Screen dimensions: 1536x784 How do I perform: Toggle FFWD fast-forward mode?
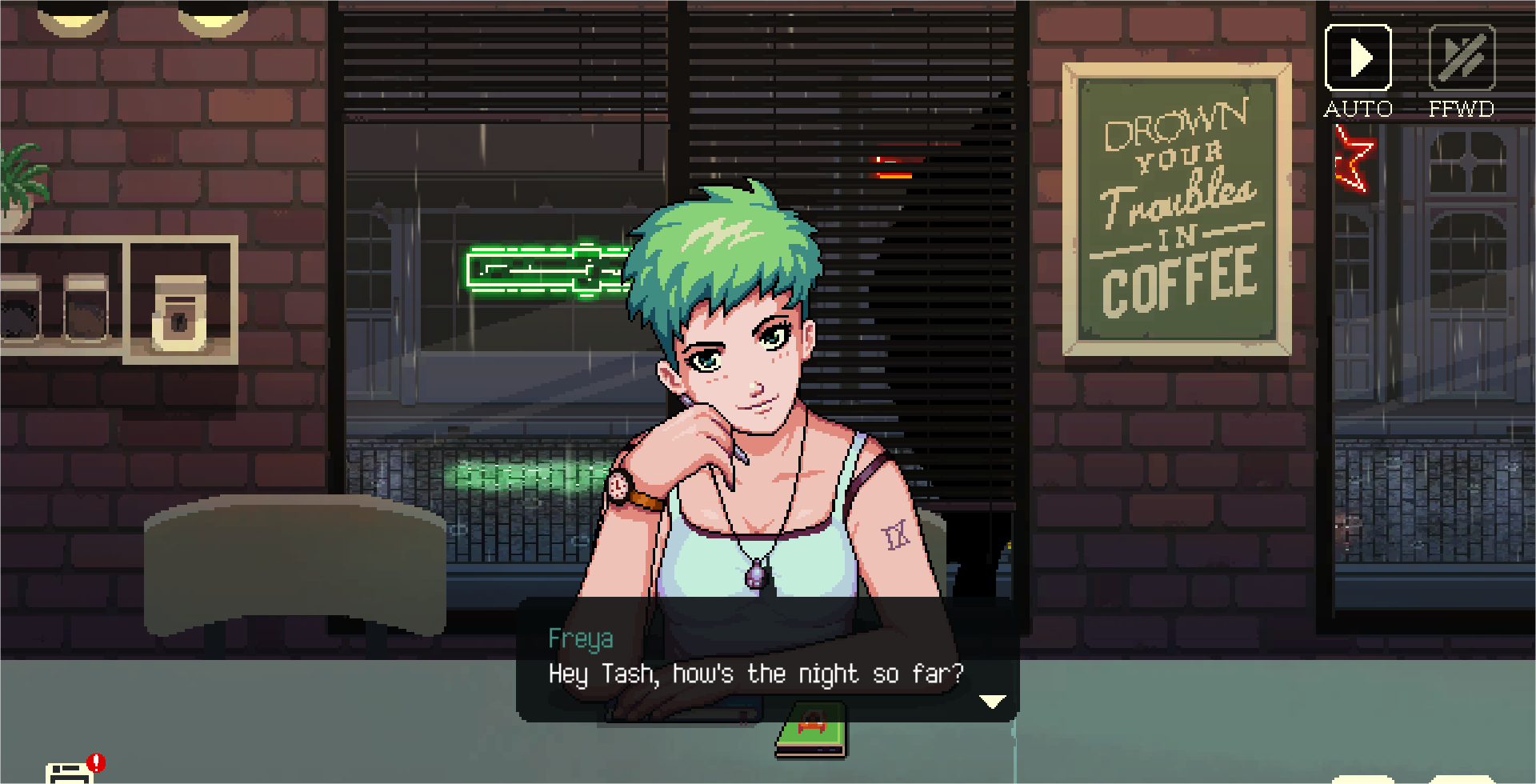(x=1461, y=56)
